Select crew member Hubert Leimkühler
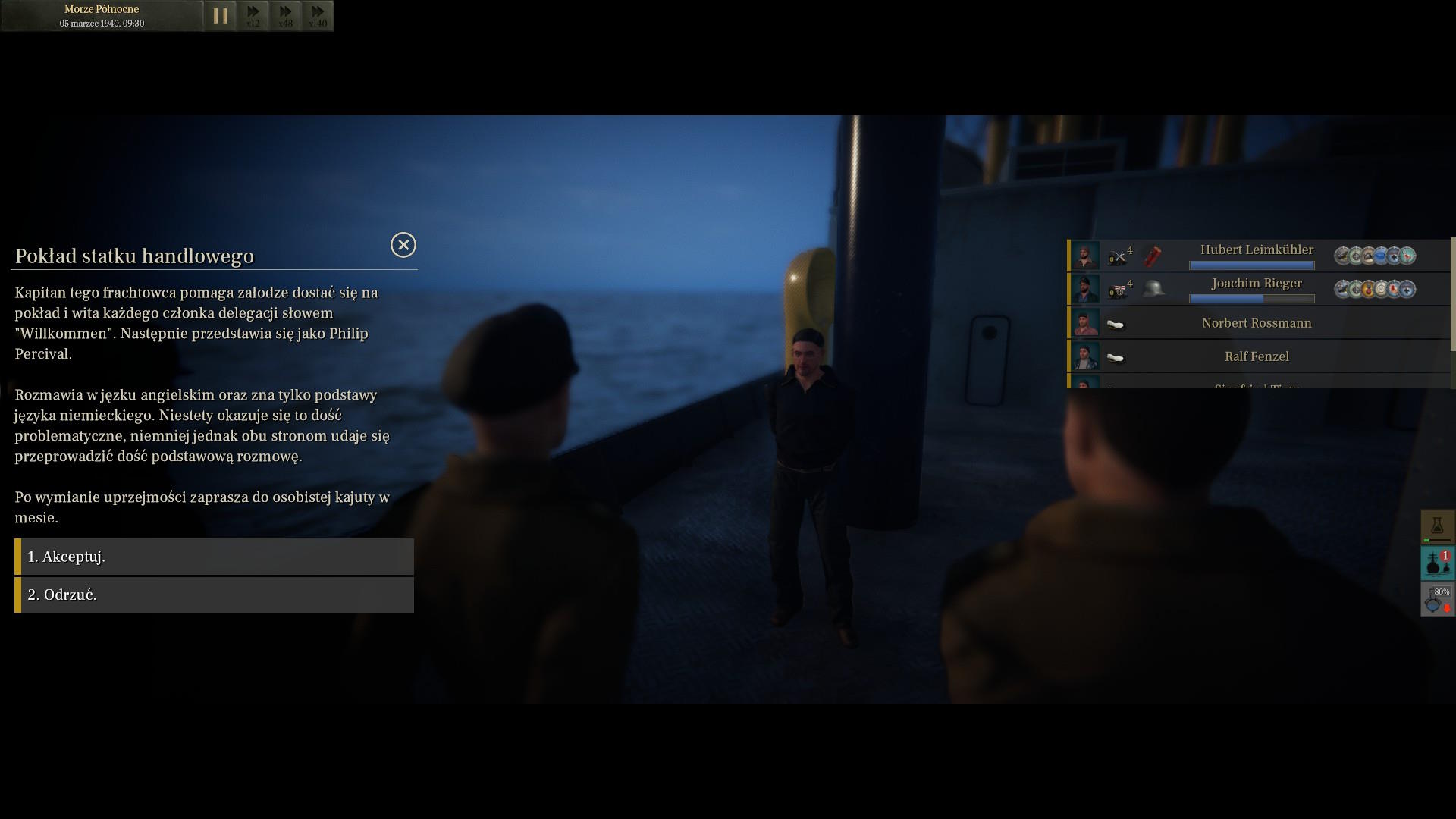1456x819 pixels. point(1256,250)
